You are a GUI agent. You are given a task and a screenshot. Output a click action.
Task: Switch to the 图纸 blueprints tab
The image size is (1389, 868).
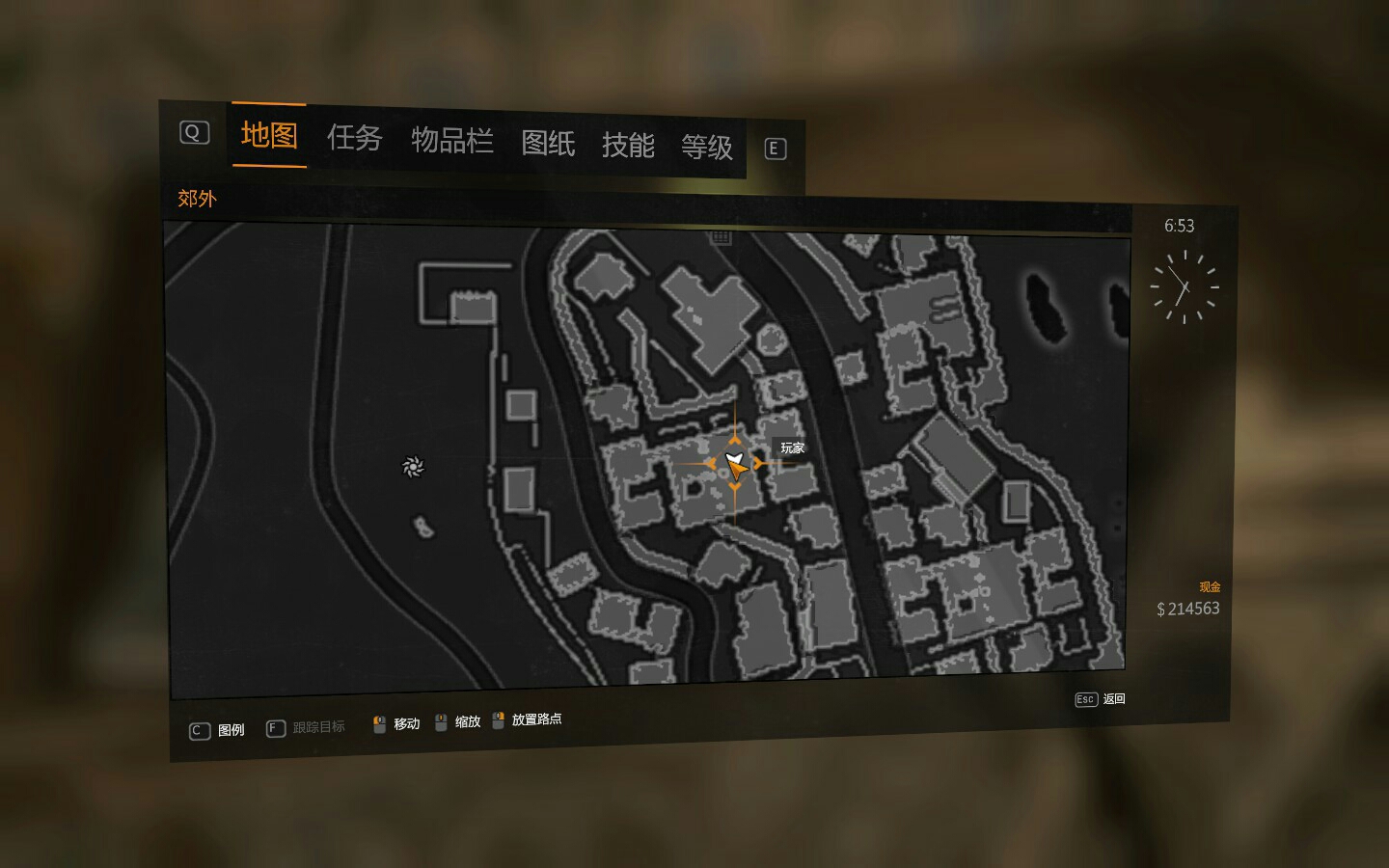pyautogui.click(x=548, y=144)
